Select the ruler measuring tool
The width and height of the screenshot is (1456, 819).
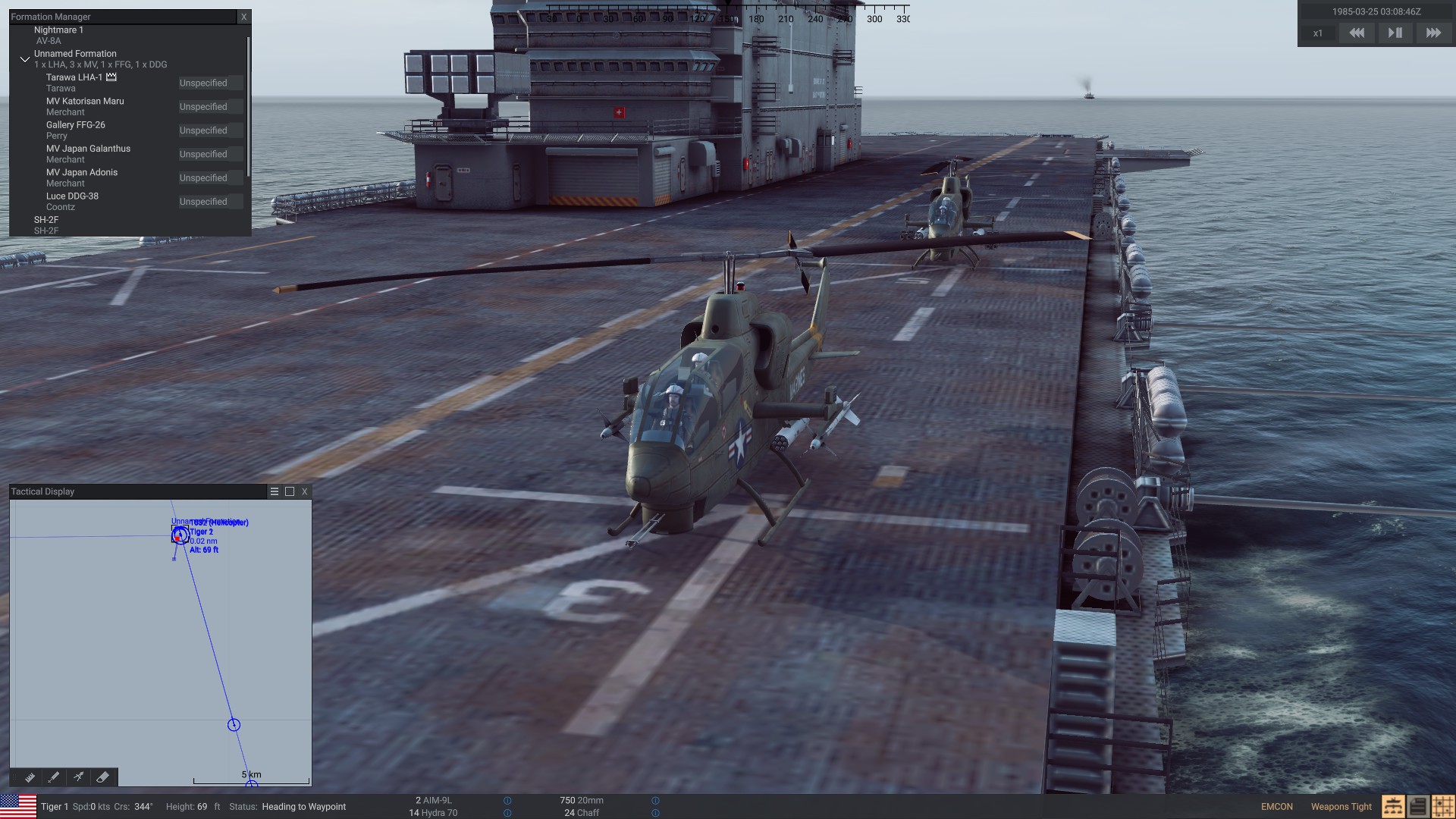[30, 777]
